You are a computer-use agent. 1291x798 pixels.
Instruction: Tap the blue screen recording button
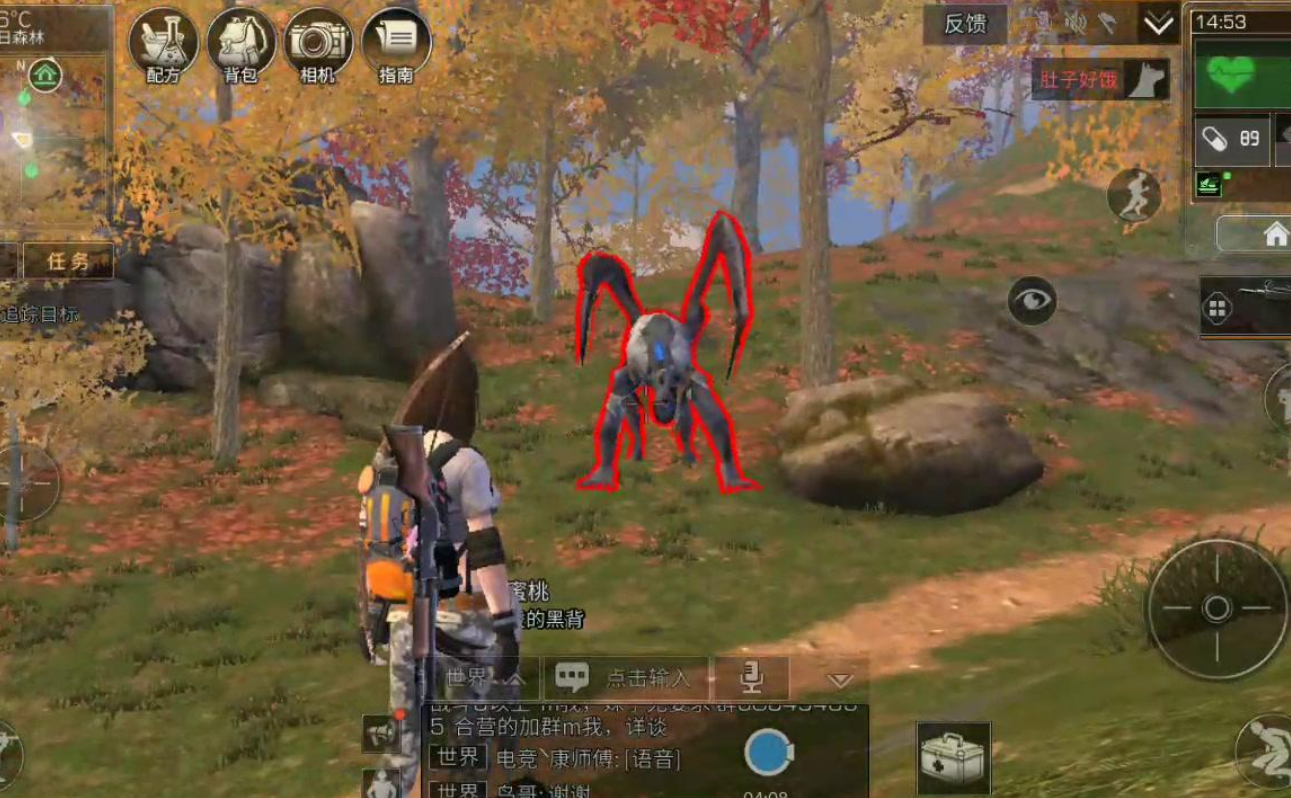768,754
